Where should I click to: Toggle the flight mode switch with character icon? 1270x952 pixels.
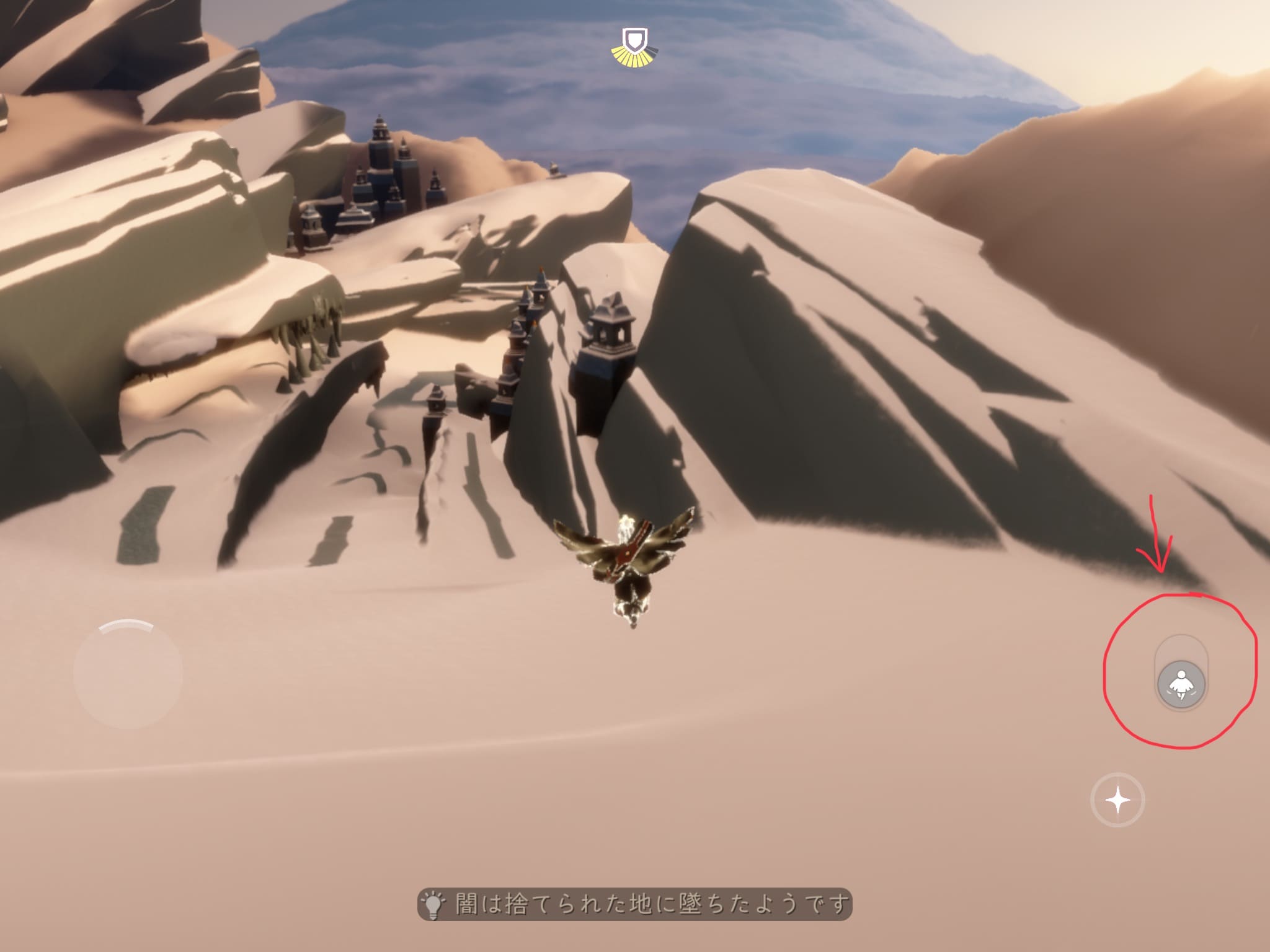point(1181,685)
